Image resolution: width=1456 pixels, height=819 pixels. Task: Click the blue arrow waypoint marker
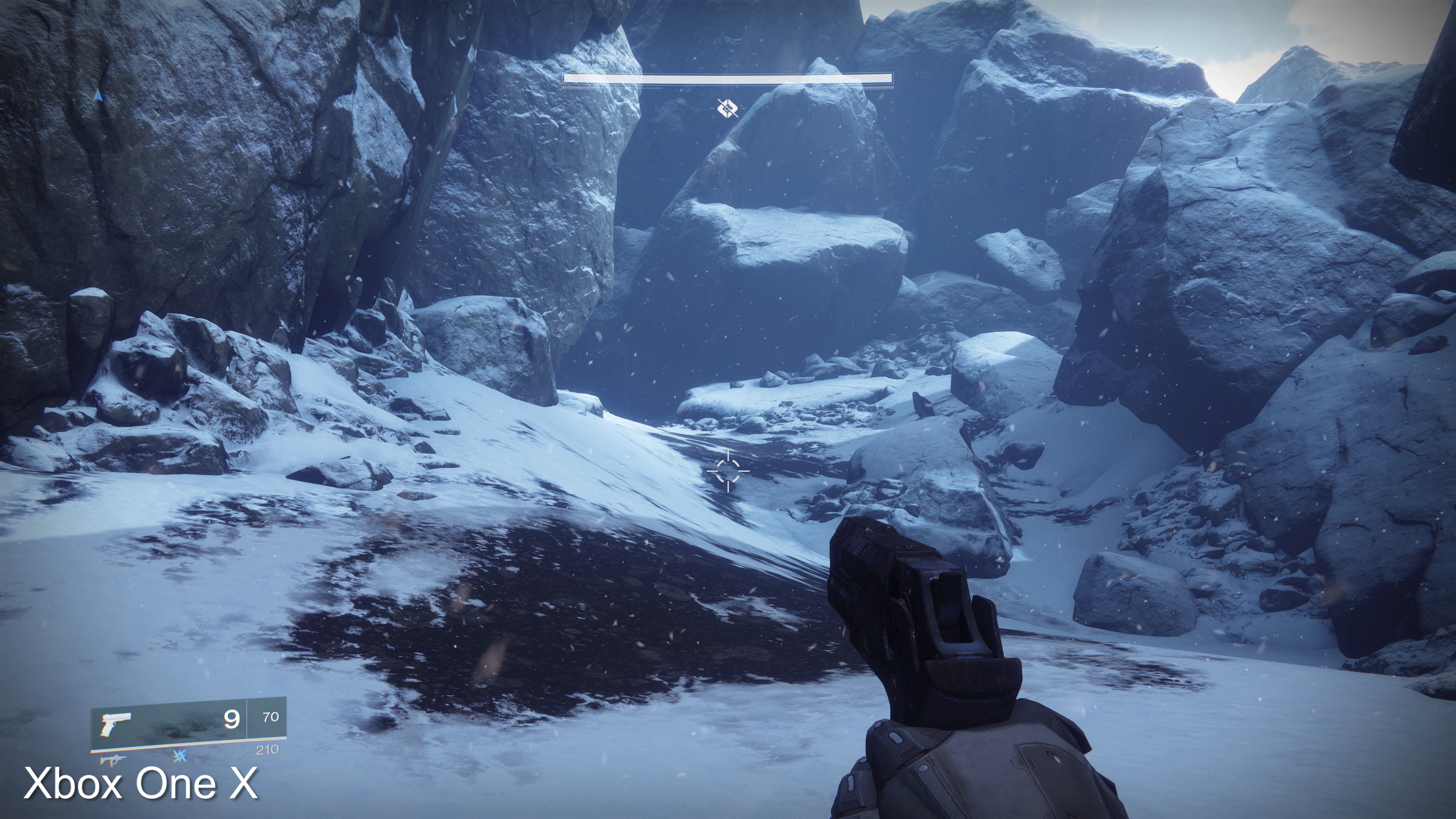99,96
